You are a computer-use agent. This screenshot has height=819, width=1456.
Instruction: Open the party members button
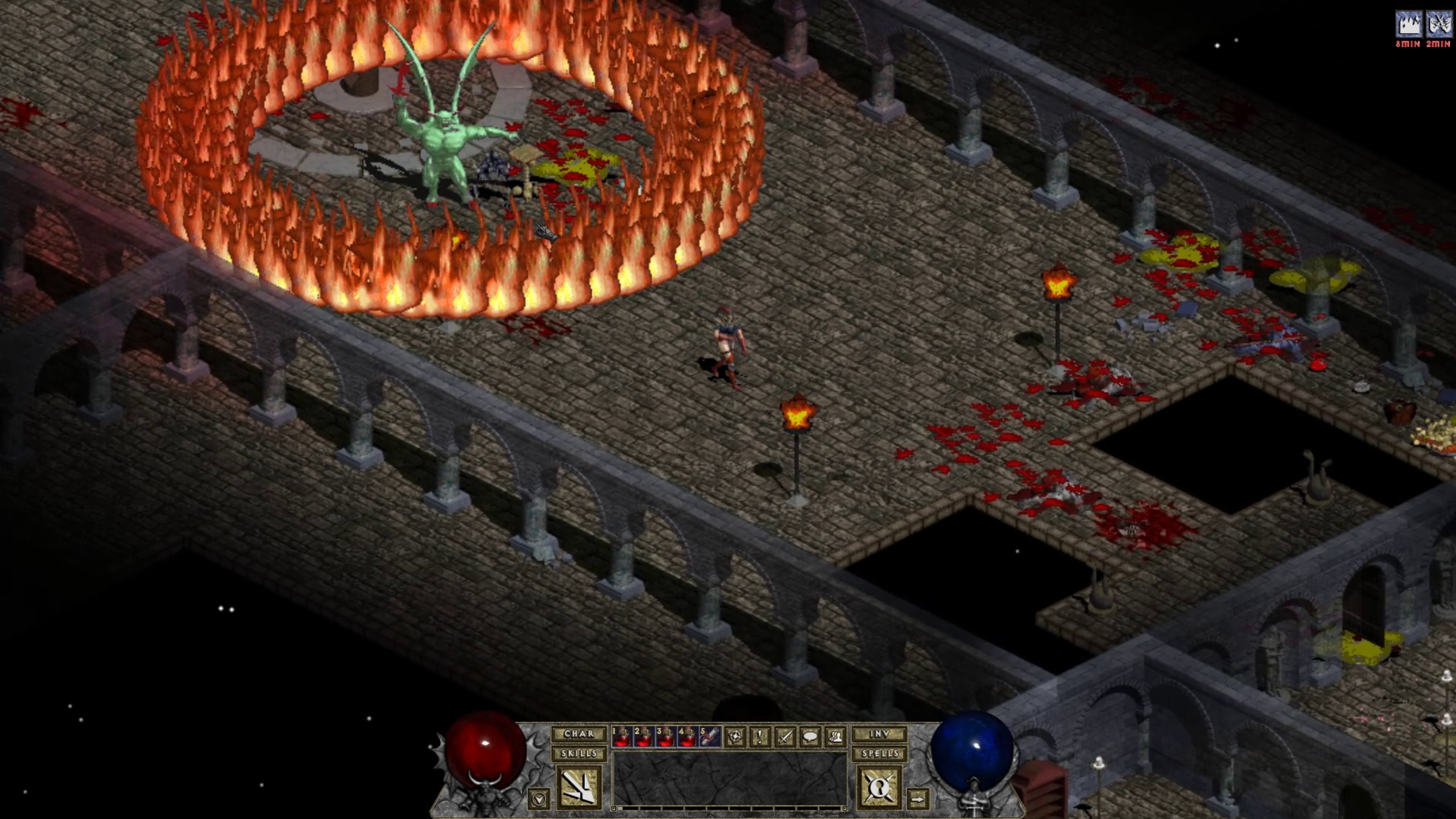(x=835, y=737)
